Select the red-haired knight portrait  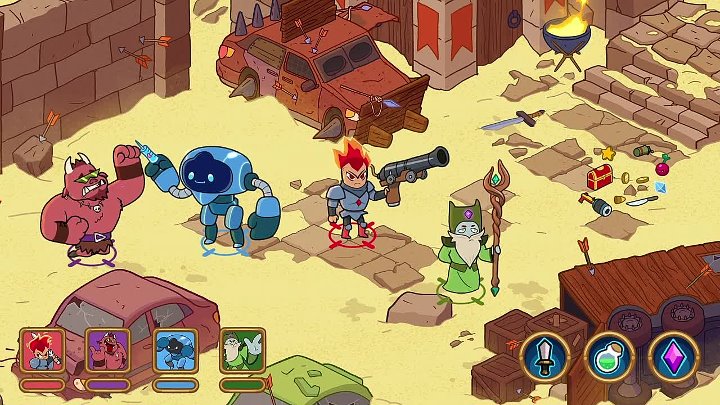tap(42, 350)
